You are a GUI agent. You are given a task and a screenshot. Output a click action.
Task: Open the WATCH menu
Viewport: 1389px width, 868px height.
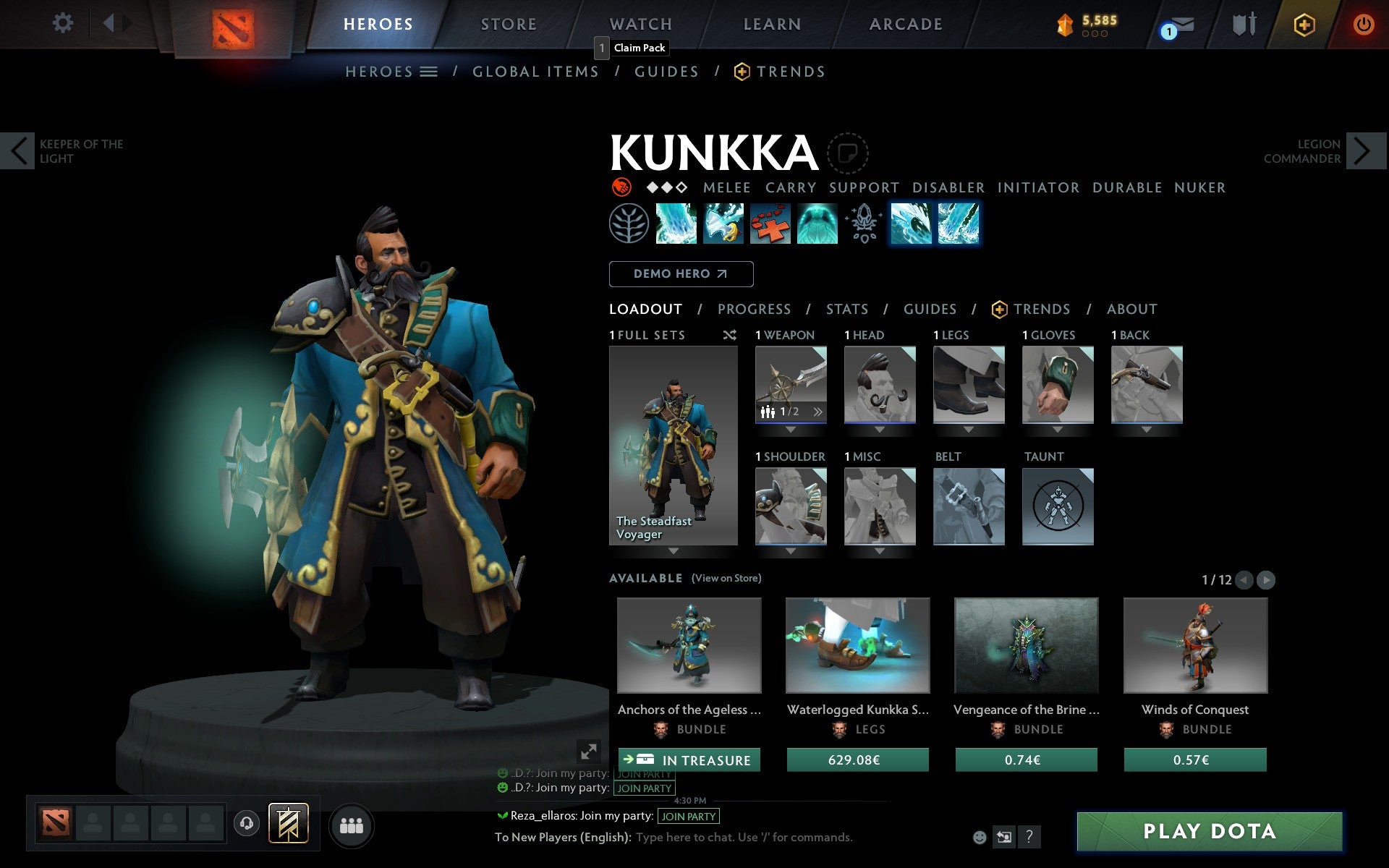640,23
